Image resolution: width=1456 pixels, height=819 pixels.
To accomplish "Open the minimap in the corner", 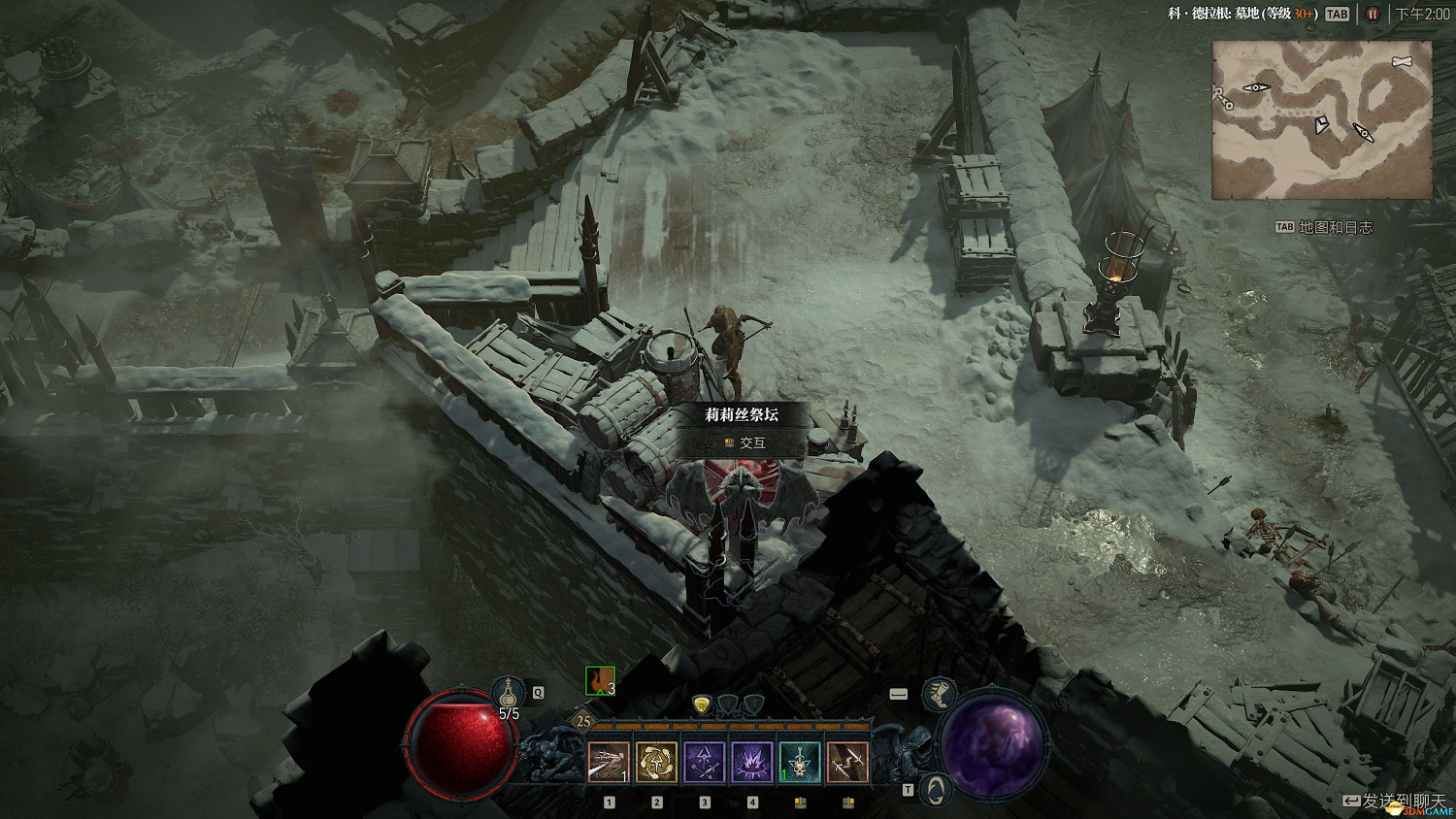I will [1321, 119].
